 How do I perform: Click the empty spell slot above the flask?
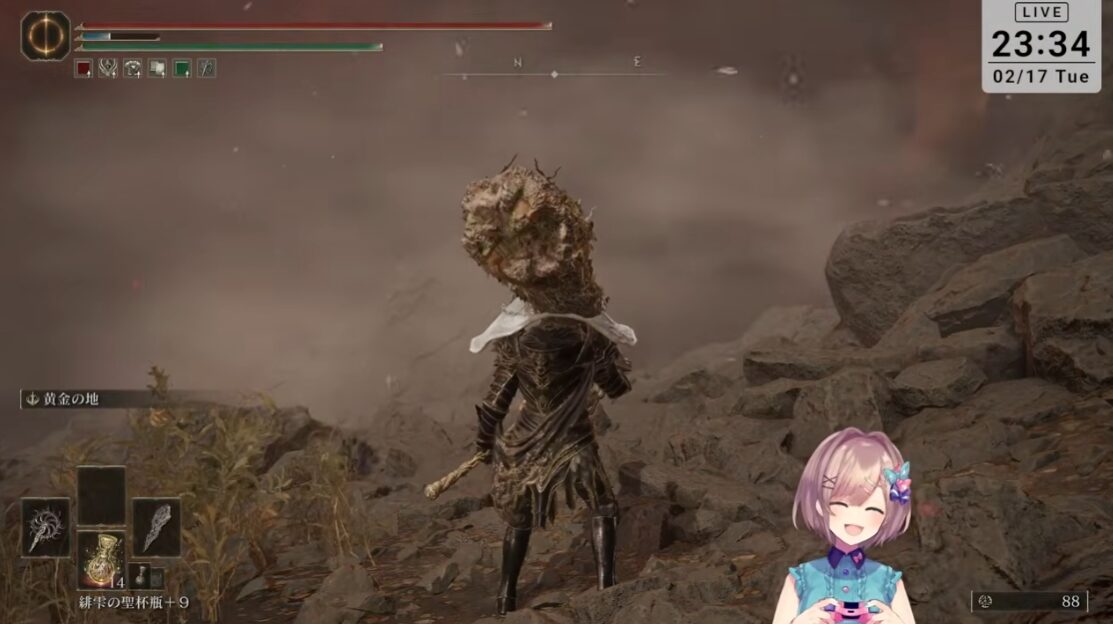click(101, 495)
